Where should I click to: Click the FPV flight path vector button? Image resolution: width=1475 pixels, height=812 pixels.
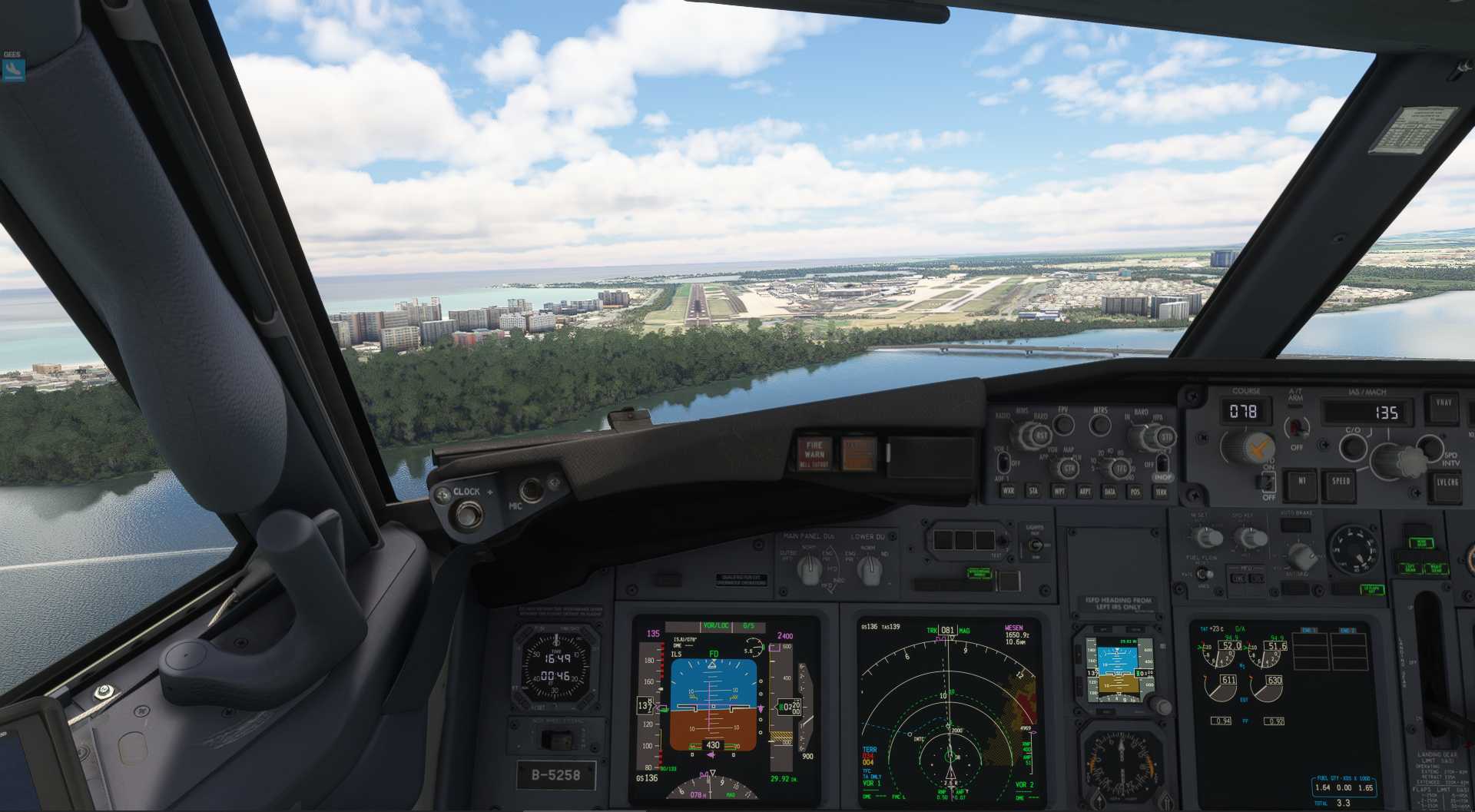1063,424
